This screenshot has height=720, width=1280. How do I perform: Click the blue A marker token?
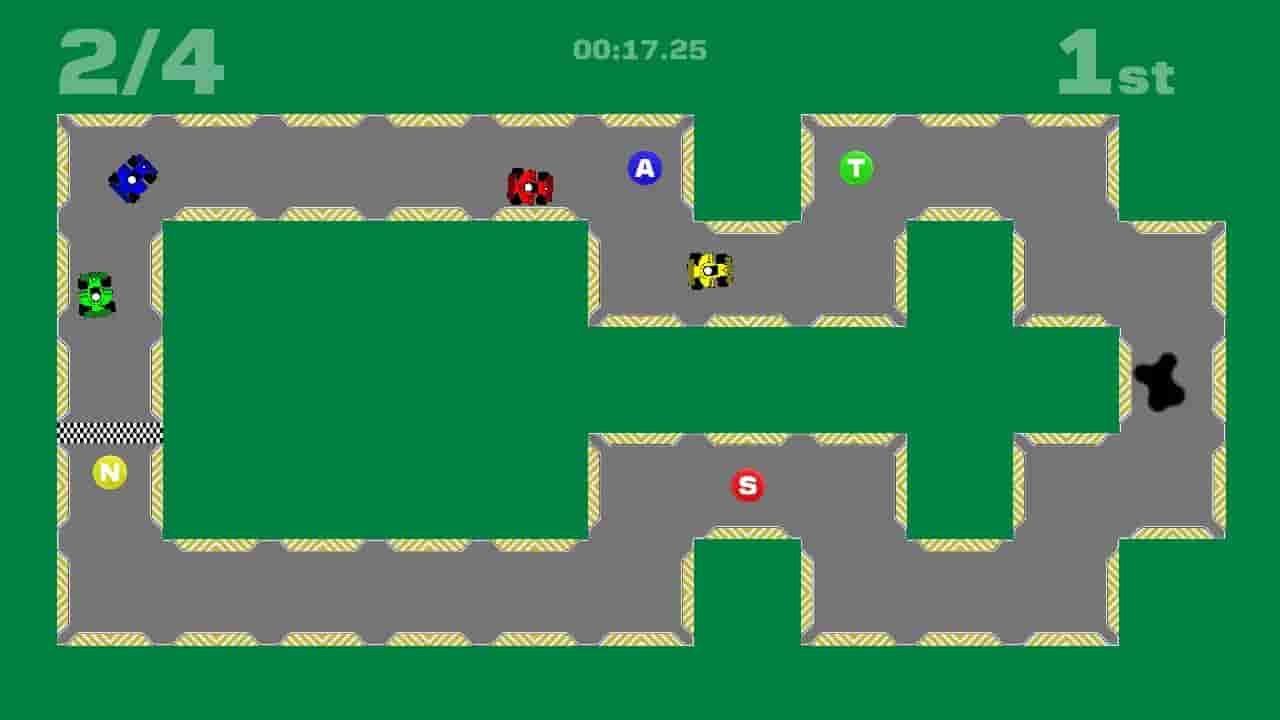645,169
